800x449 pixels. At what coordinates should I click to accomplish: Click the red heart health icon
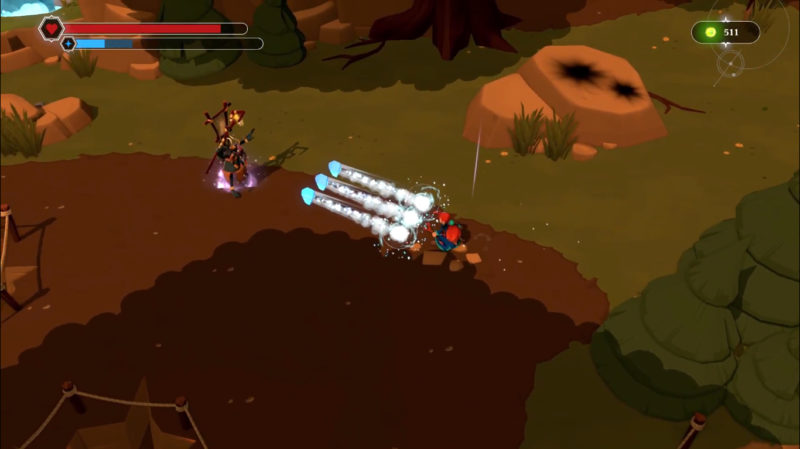pos(51,28)
